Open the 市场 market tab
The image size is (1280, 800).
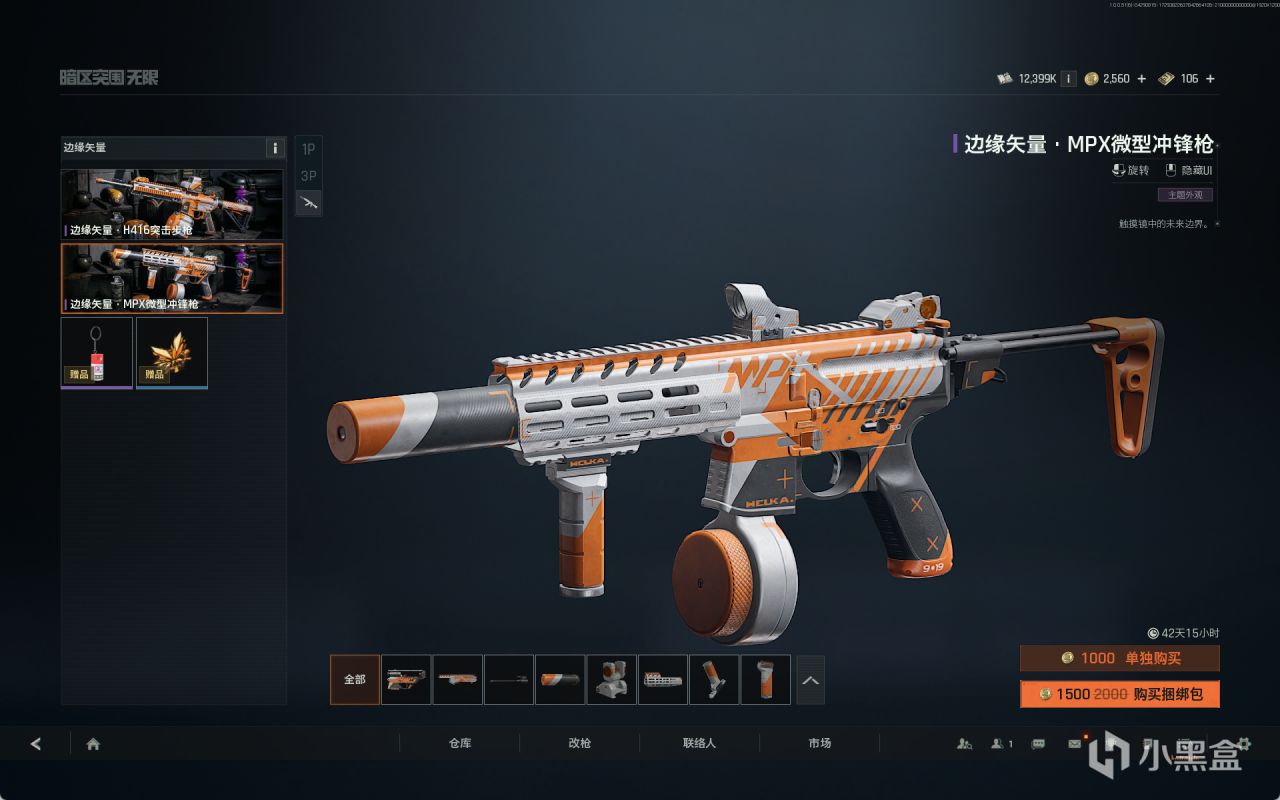click(x=819, y=744)
